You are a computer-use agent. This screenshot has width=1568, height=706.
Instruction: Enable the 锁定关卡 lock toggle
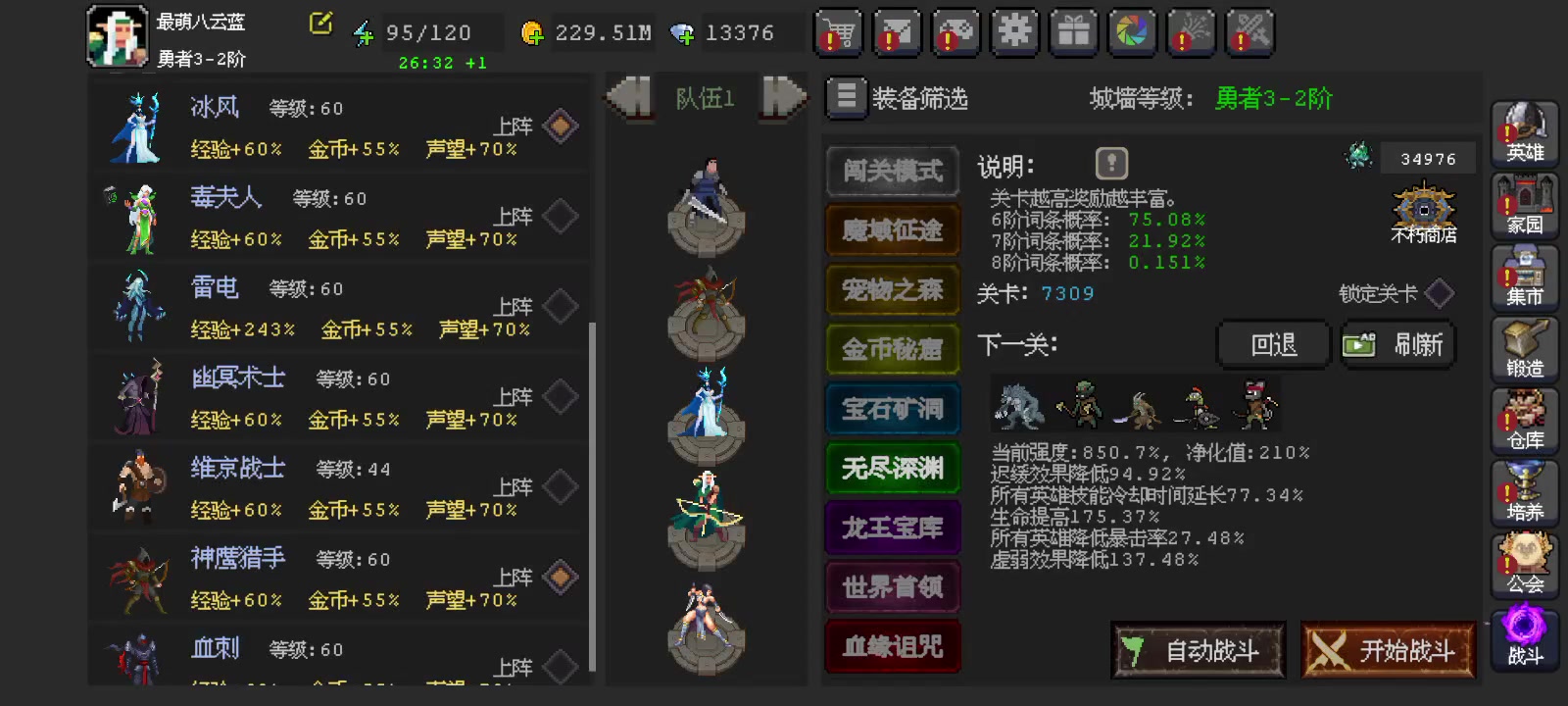point(1439,292)
